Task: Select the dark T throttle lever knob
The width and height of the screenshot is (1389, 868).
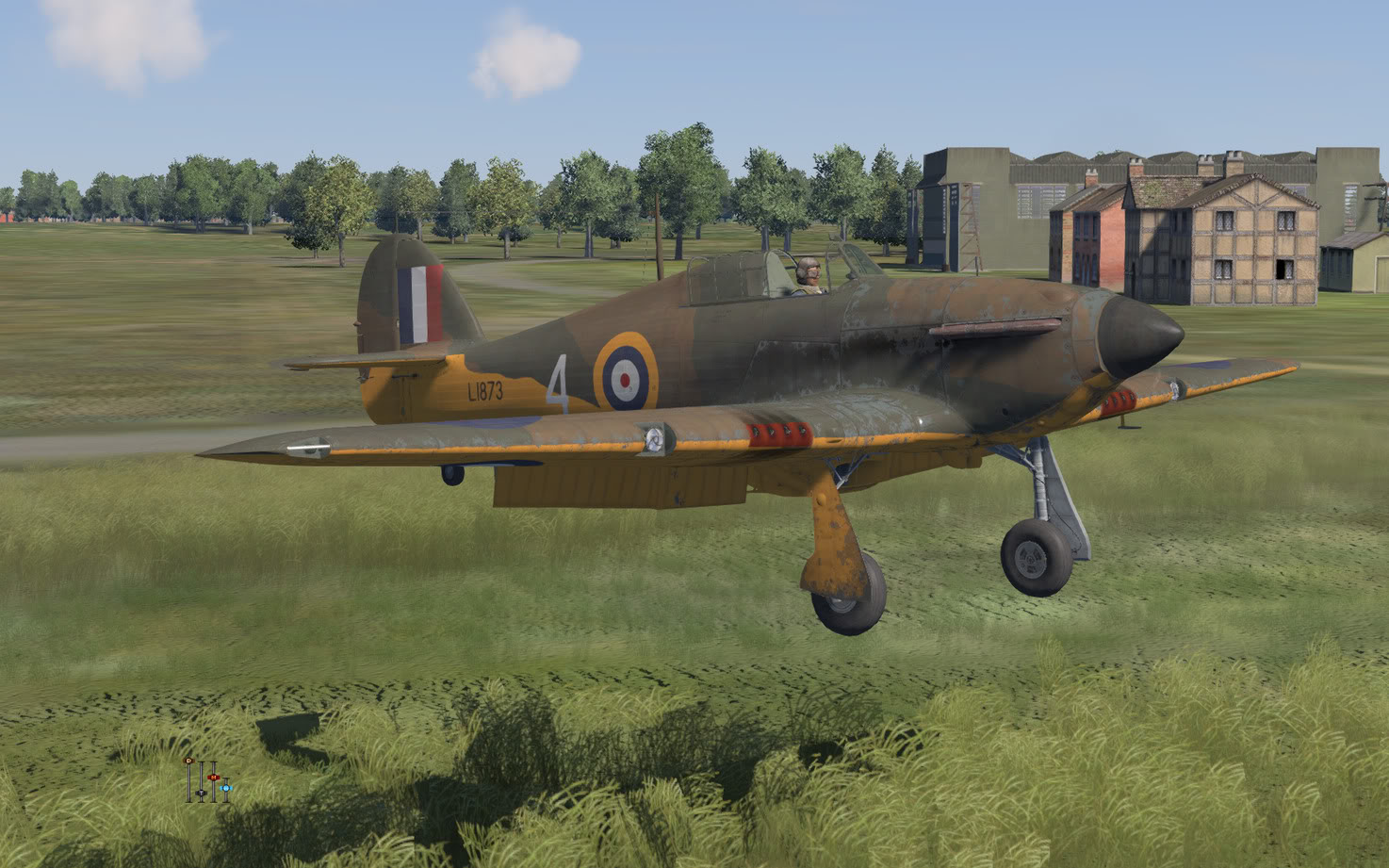Action: click(201, 794)
